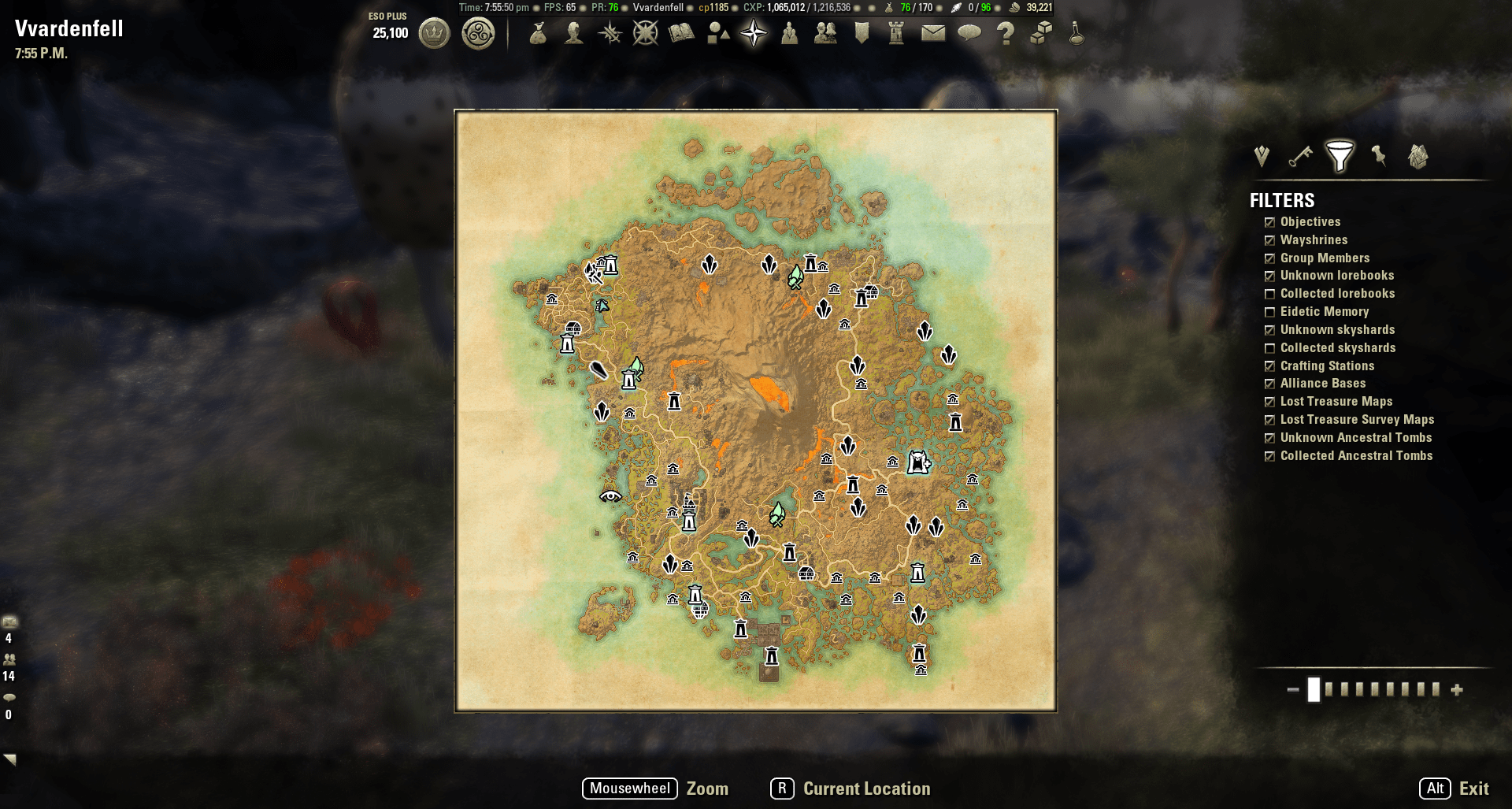Click the Vvardenfell map itself

[x=756, y=410]
